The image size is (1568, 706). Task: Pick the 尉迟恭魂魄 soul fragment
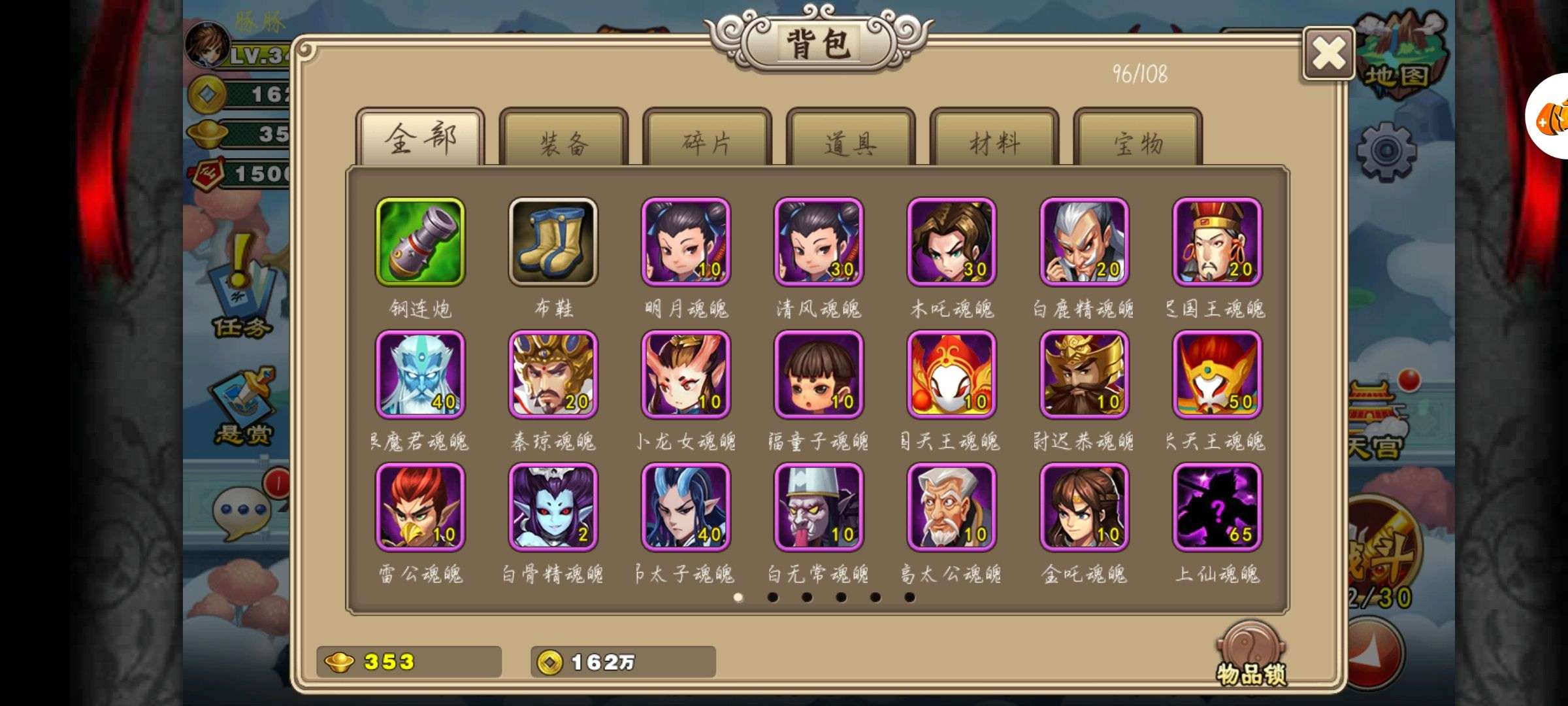point(1084,375)
